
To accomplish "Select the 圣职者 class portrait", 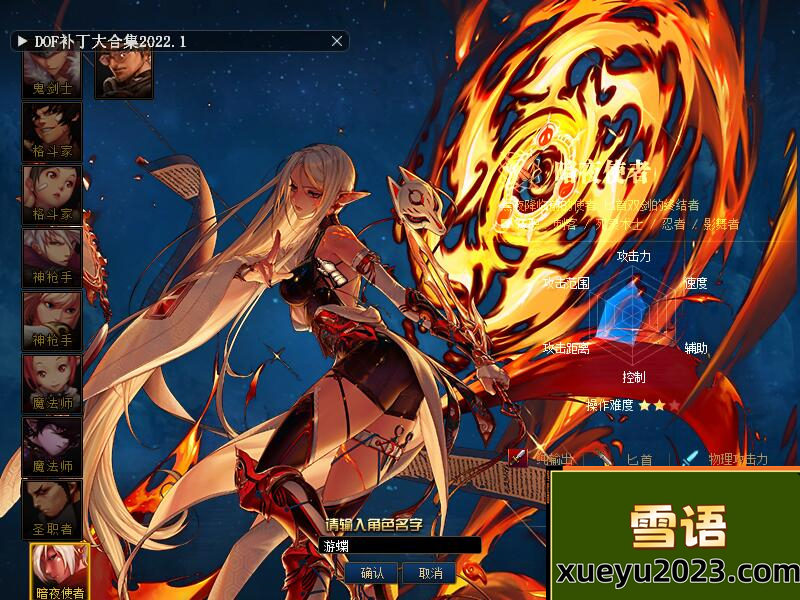I will click(52, 510).
